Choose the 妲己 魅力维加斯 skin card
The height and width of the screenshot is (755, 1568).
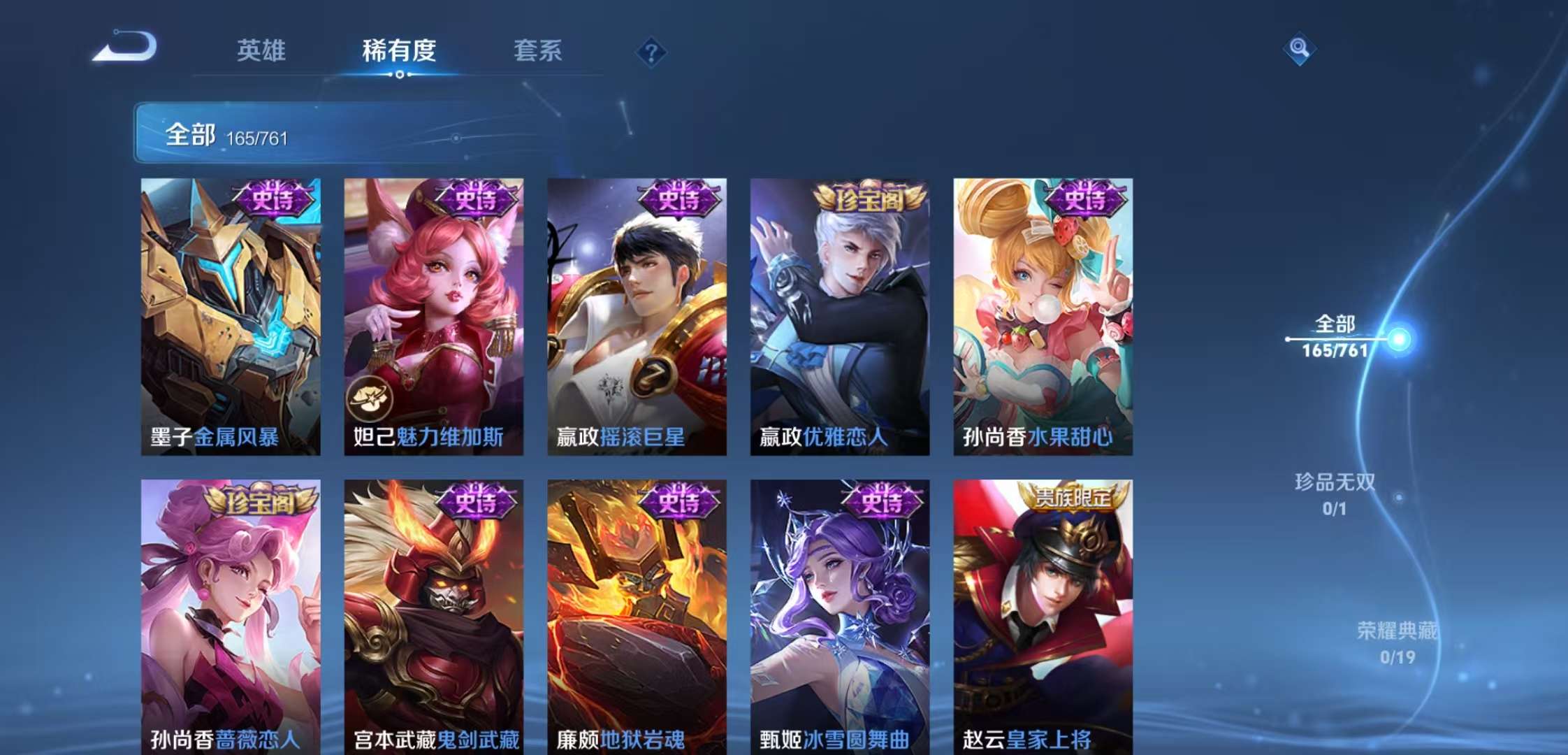point(433,317)
